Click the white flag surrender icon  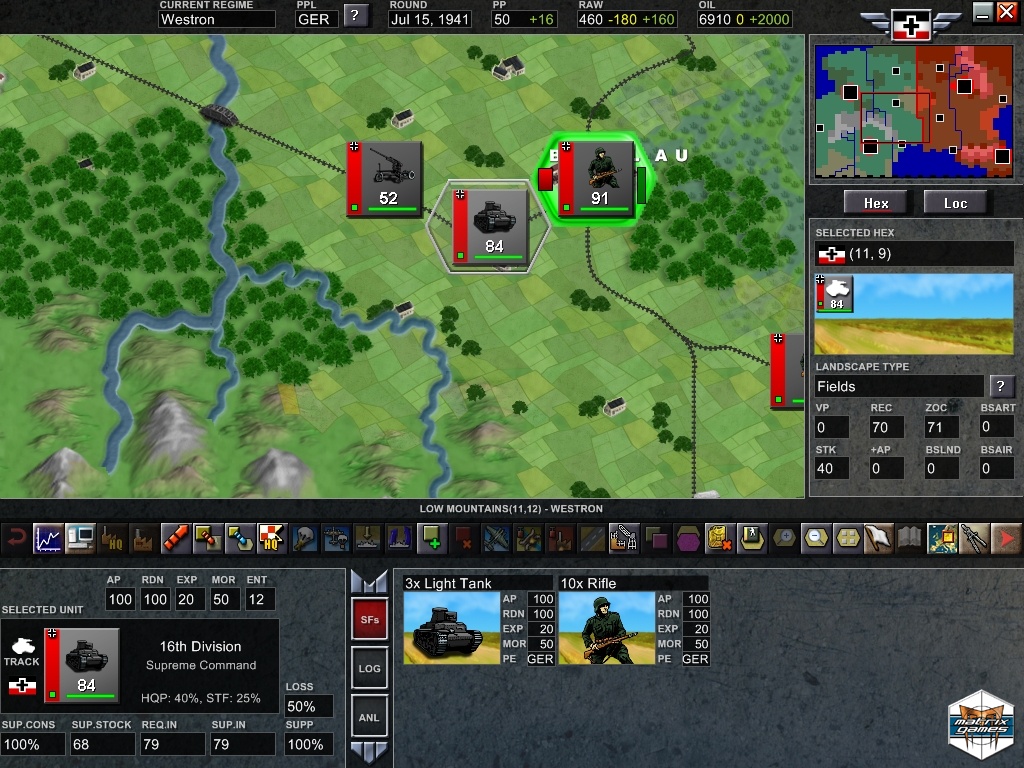click(879, 538)
